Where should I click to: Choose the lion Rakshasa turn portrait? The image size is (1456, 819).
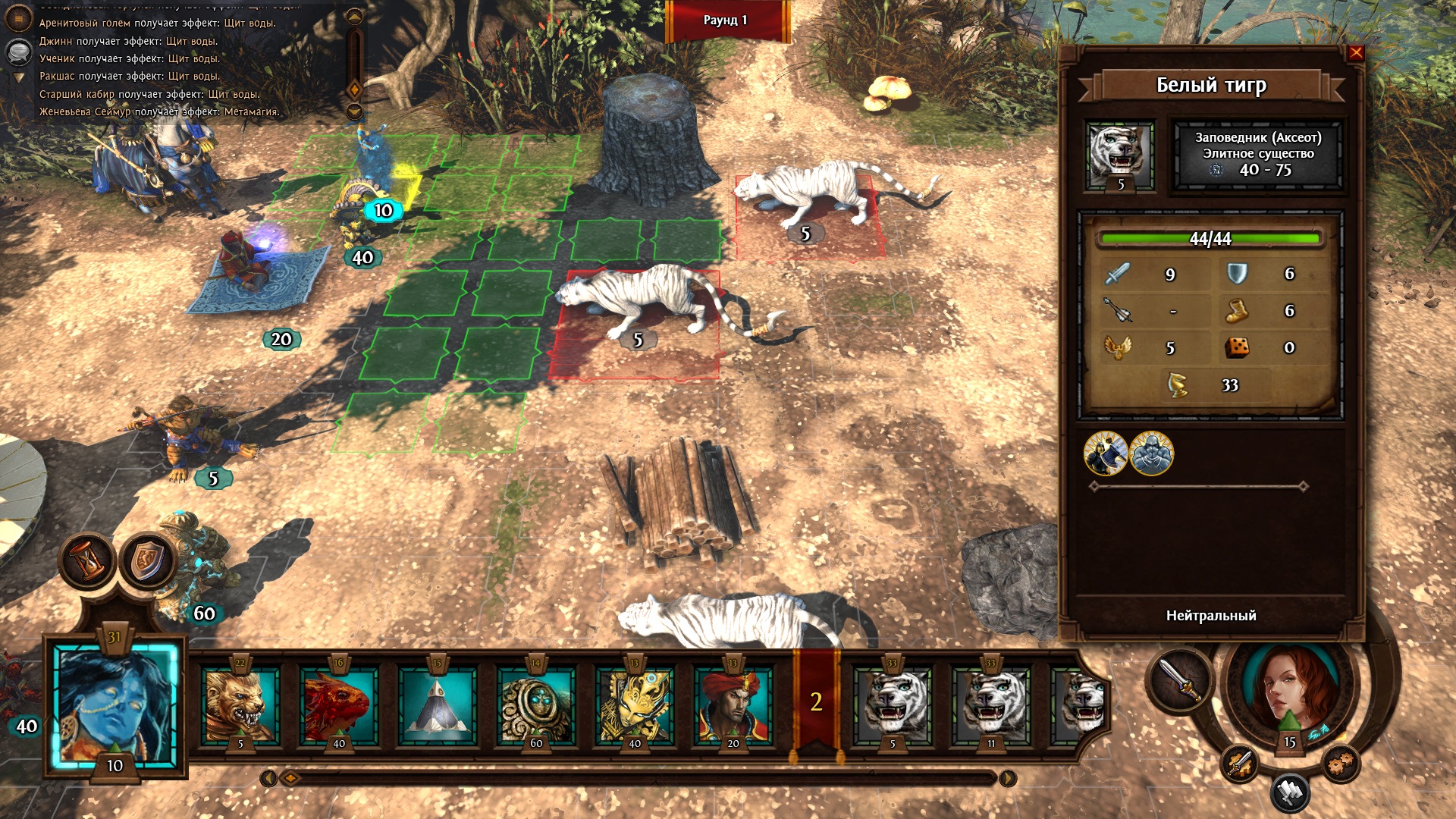(240, 705)
